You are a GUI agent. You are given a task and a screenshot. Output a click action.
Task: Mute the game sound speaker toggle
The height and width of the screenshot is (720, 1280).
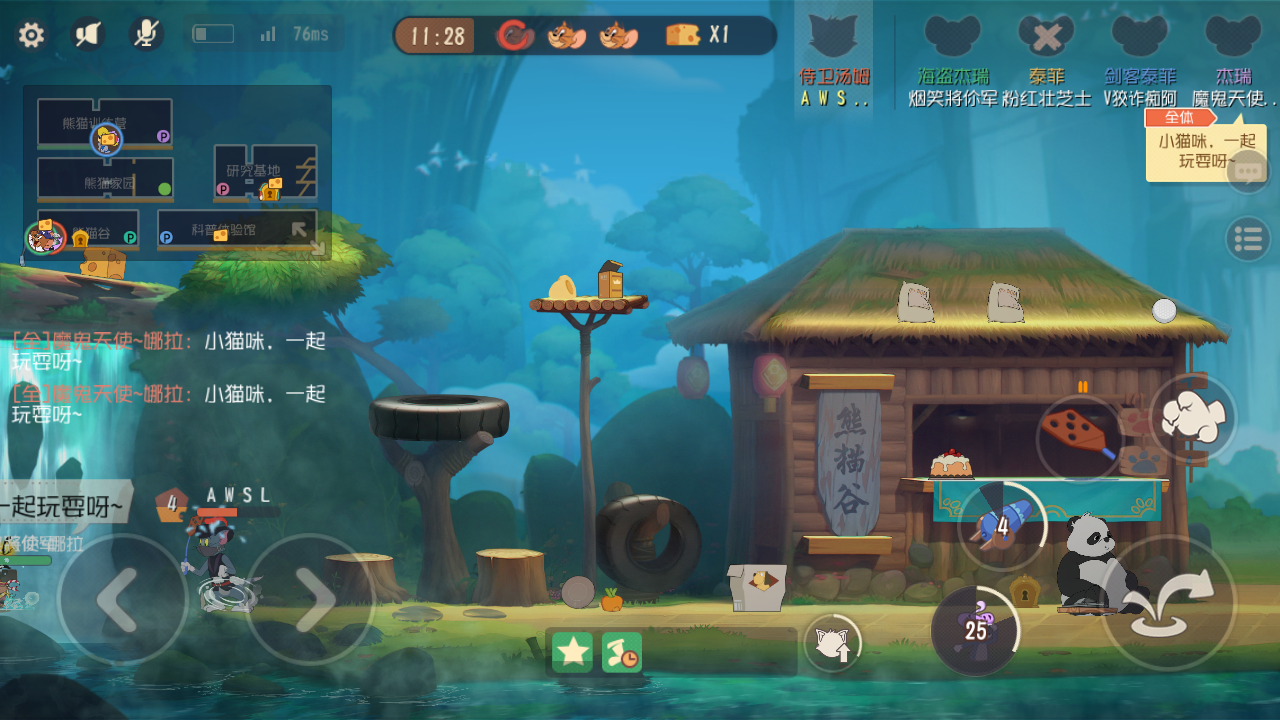86,32
